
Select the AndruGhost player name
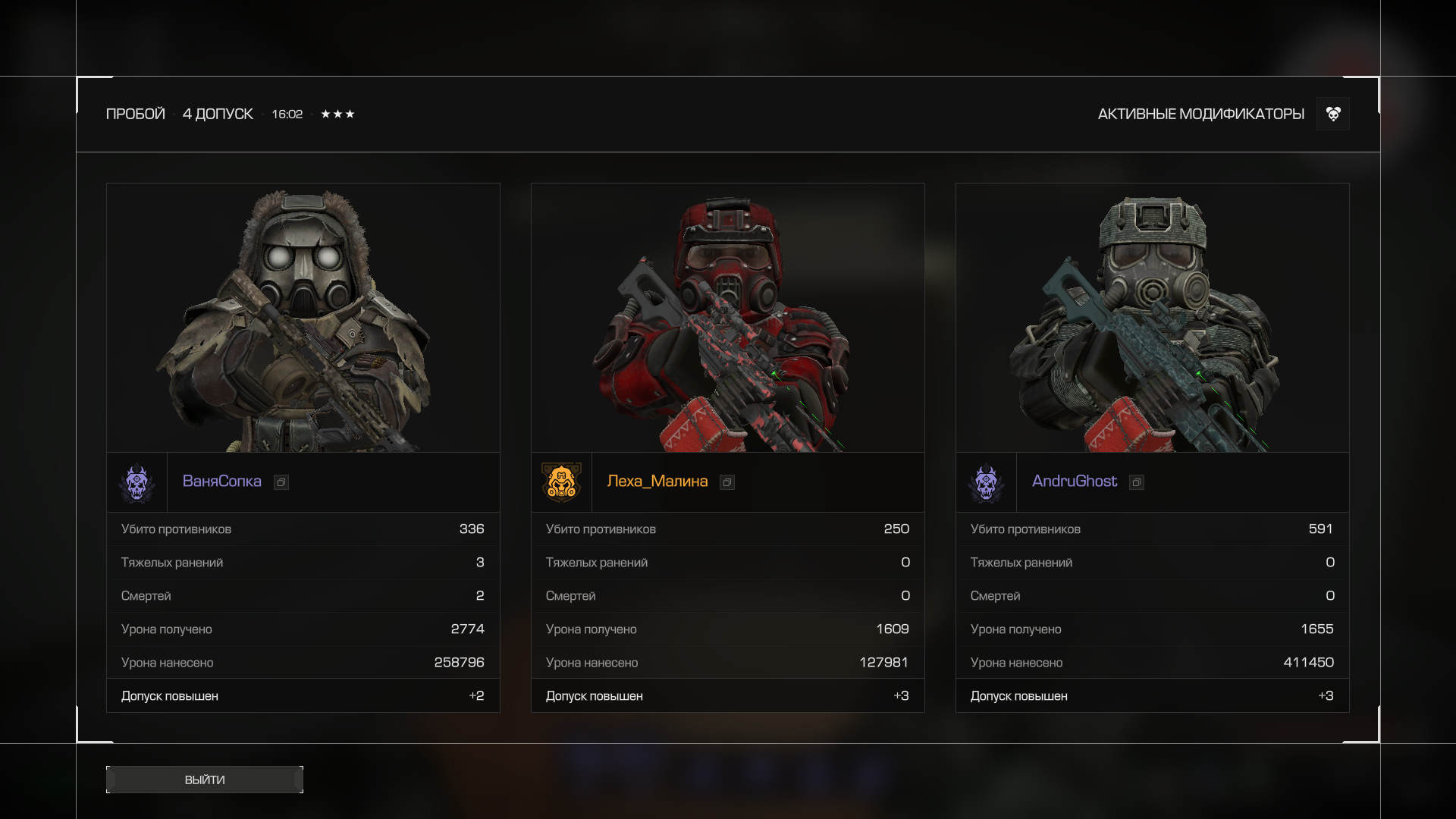[1074, 482]
